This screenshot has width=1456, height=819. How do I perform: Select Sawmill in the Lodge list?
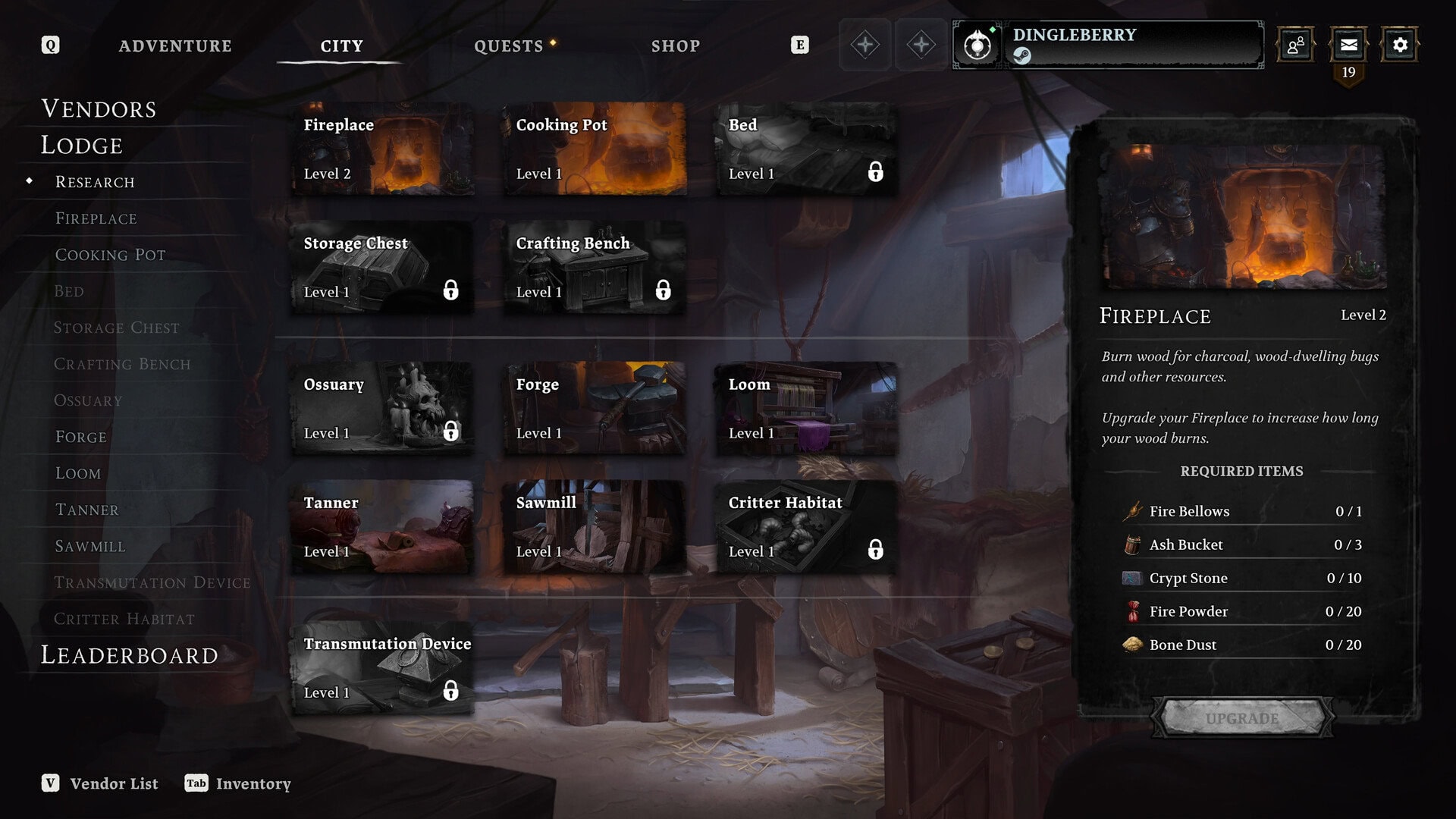(x=90, y=546)
